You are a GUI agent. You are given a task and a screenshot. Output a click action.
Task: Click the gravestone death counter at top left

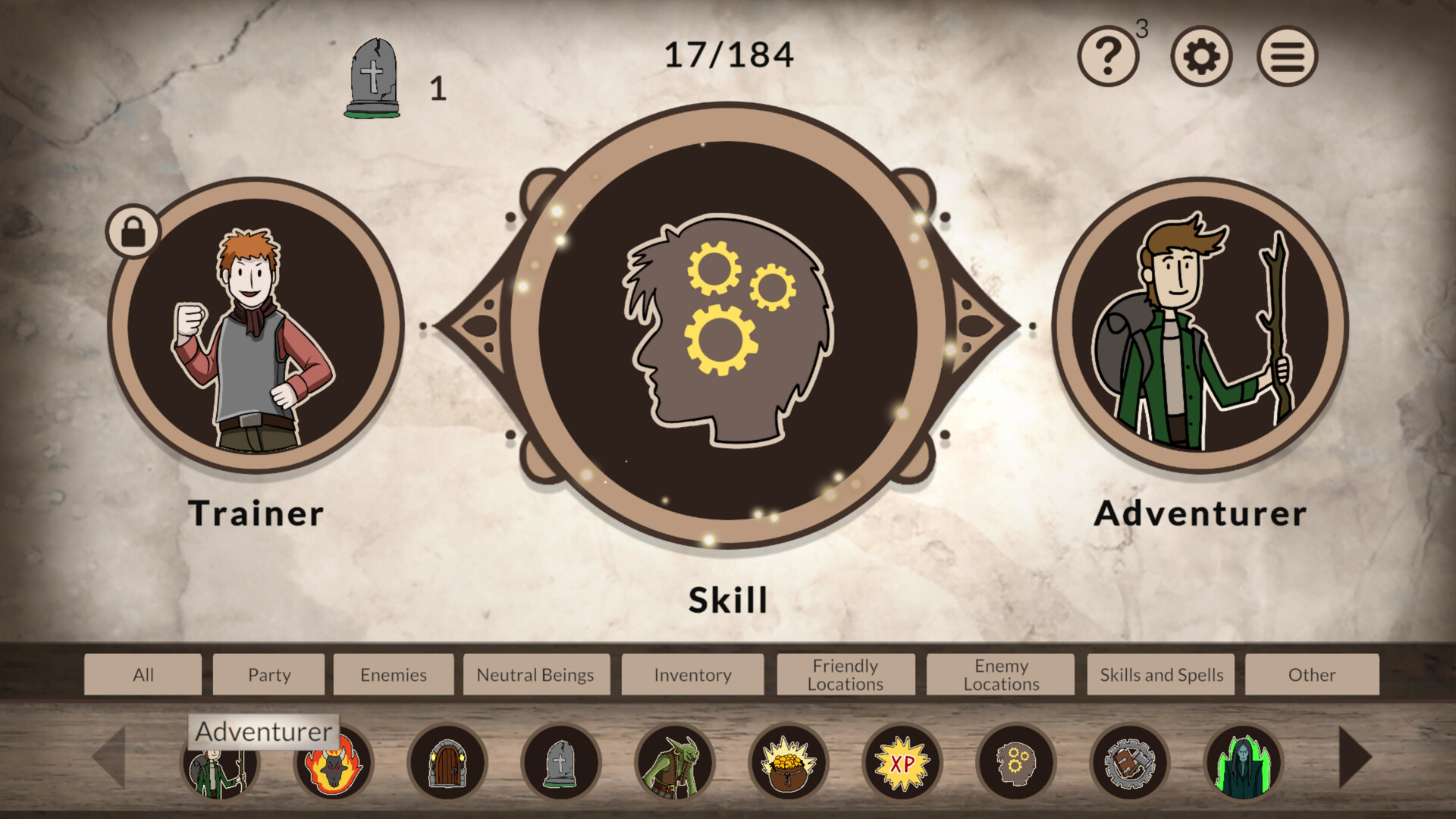click(375, 76)
